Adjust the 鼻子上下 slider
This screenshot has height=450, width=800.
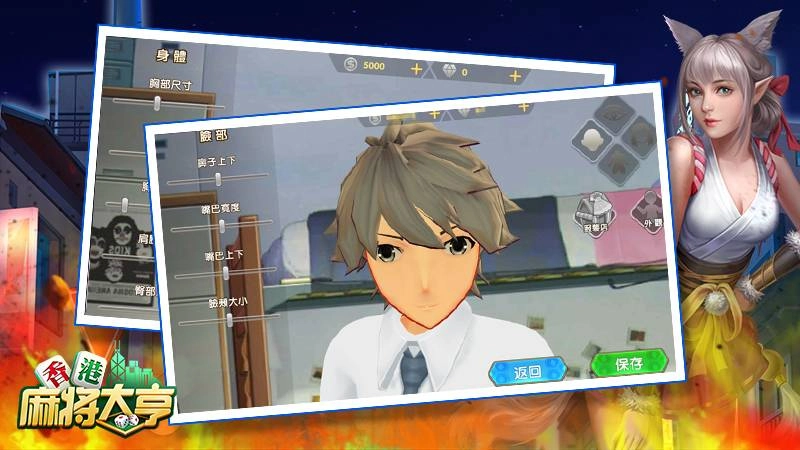pos(217,178)
